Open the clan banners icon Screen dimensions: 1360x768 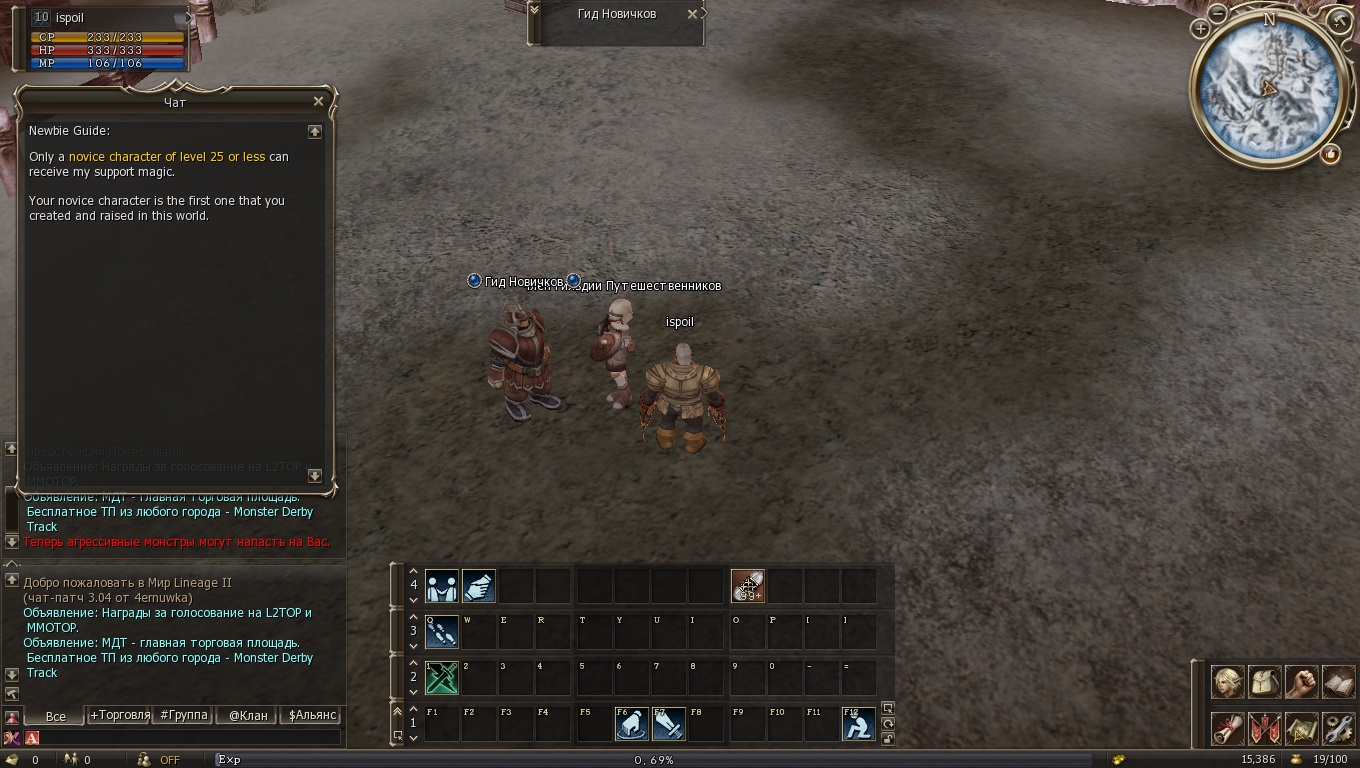(x=1264, y=728)
